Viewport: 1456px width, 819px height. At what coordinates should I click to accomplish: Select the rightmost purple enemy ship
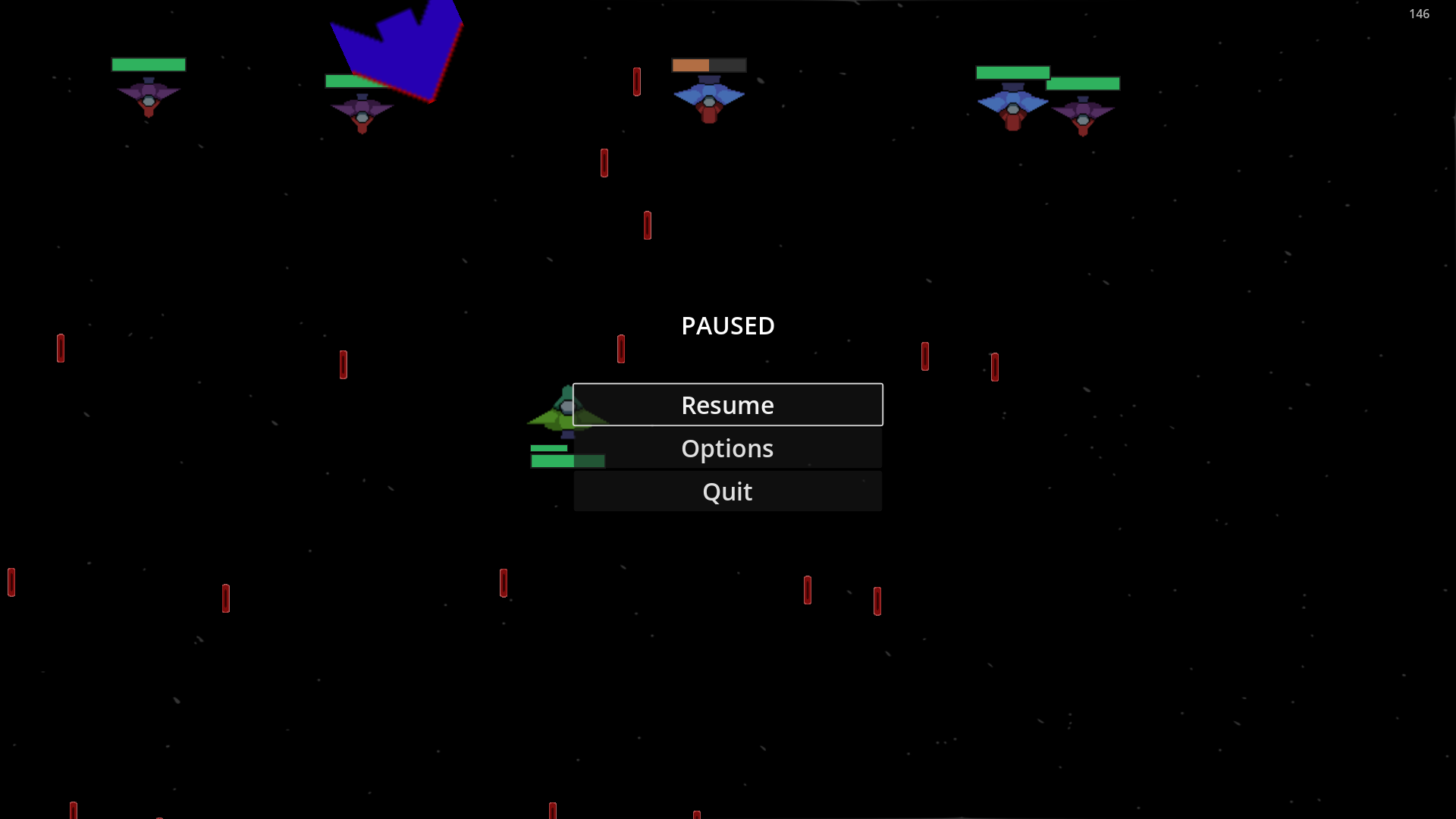click(x=1084, y=115)
